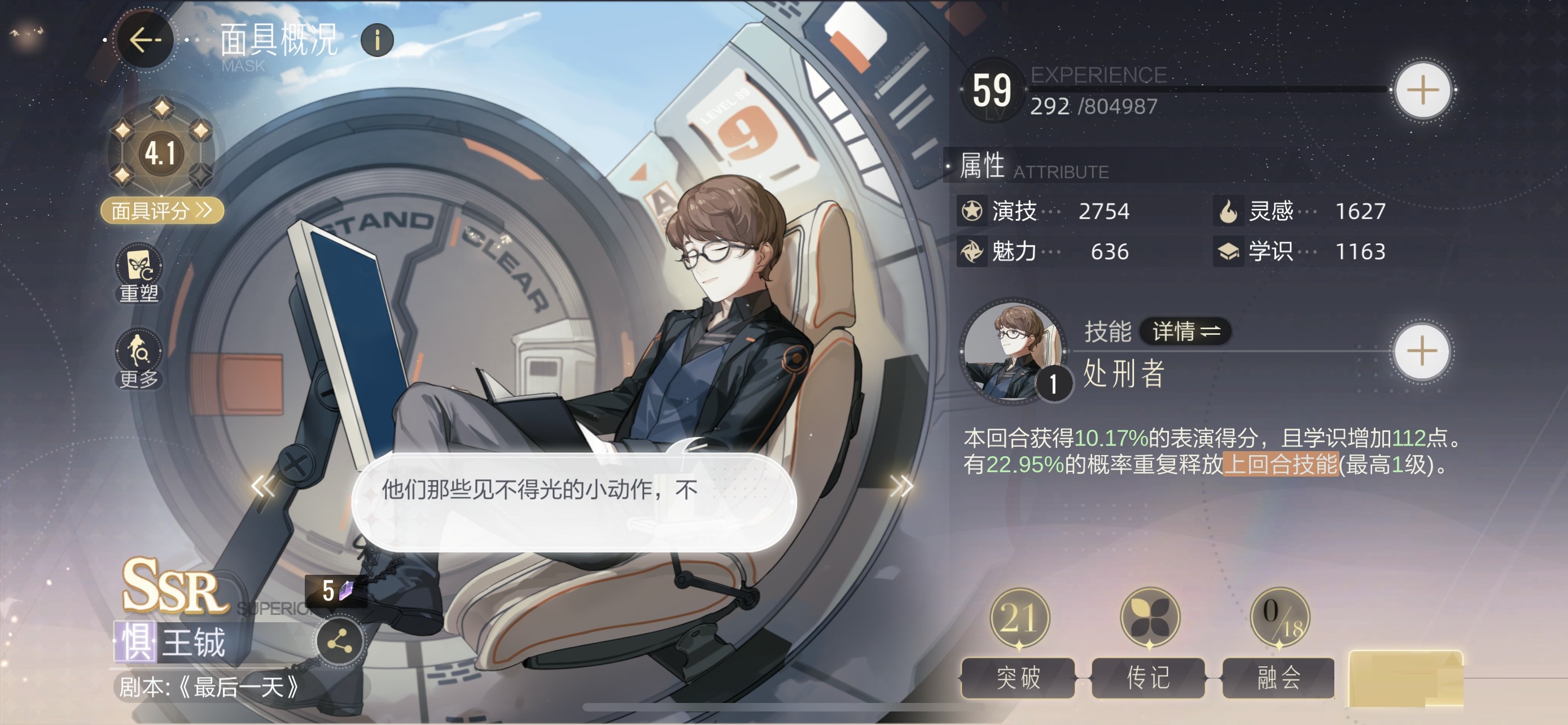The height and width of the screenshot is (725, 1568).
Task: Click the 魅力 charm attribute icon
Action: (973, 252)
